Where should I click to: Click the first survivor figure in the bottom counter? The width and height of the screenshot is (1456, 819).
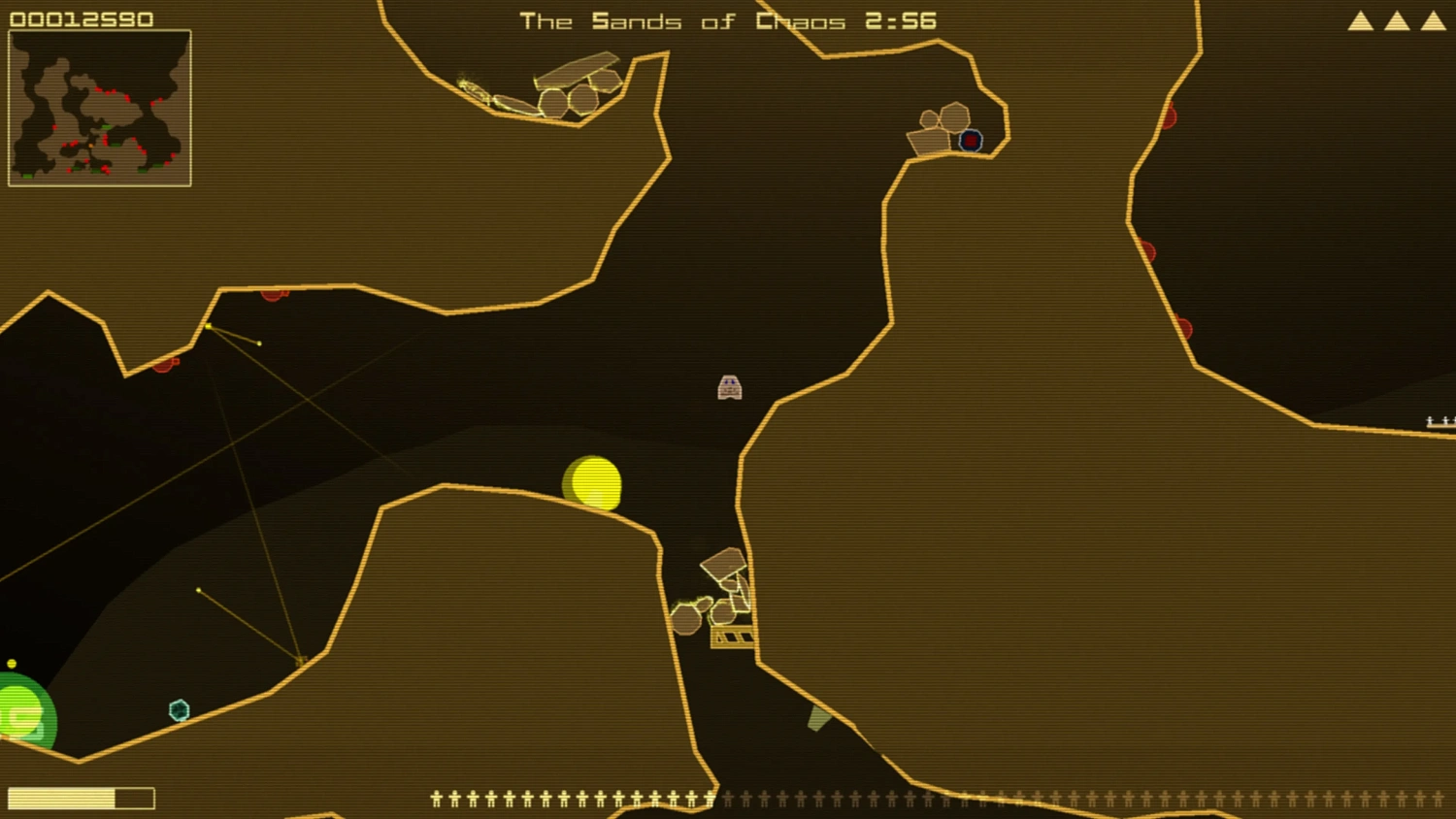[x=436, y=798]
